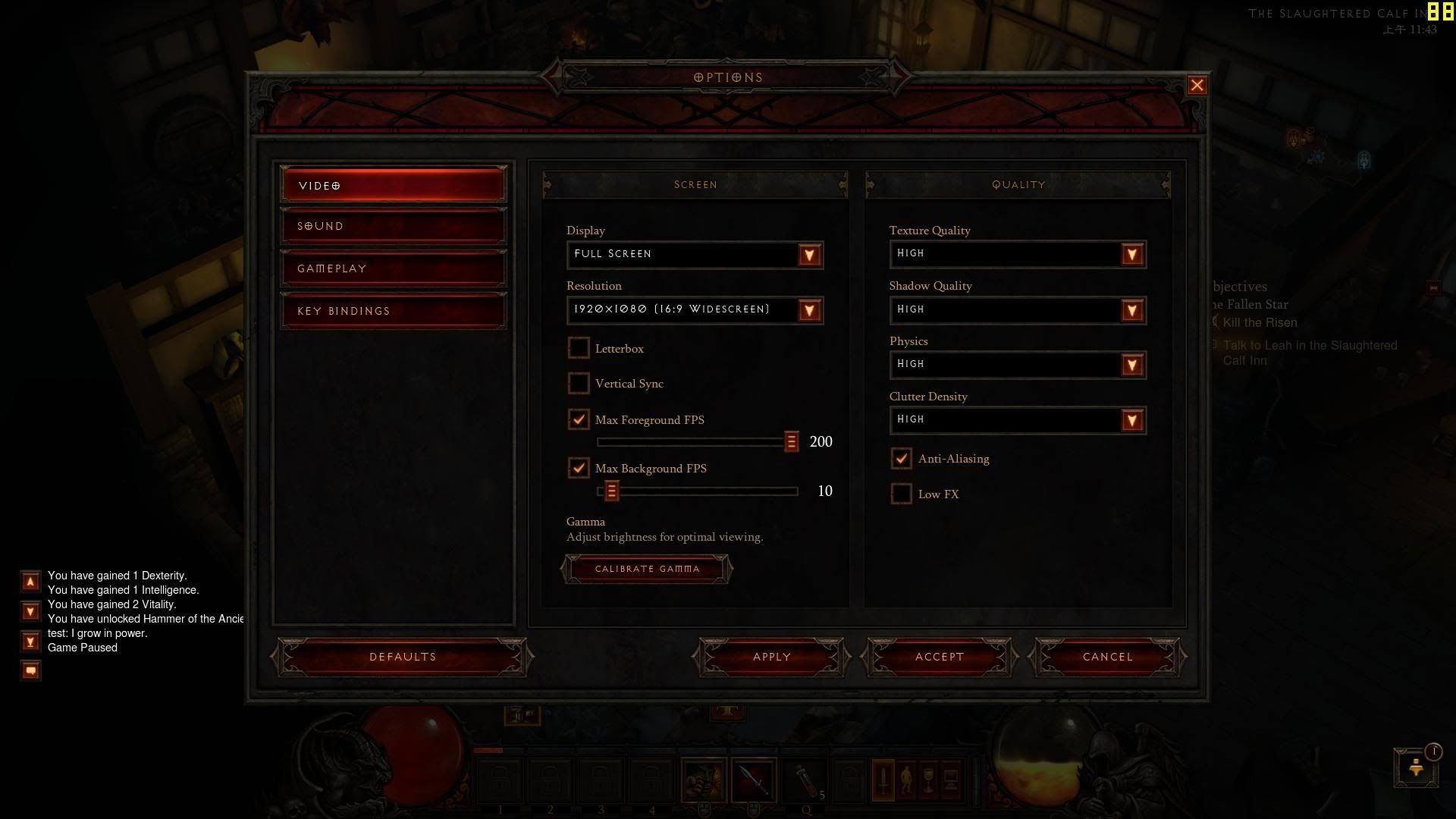Image resolution: width=1456 pixels, height=819 pixels.
Task: Enable the Low FX option
Action: tap(901, 494)
